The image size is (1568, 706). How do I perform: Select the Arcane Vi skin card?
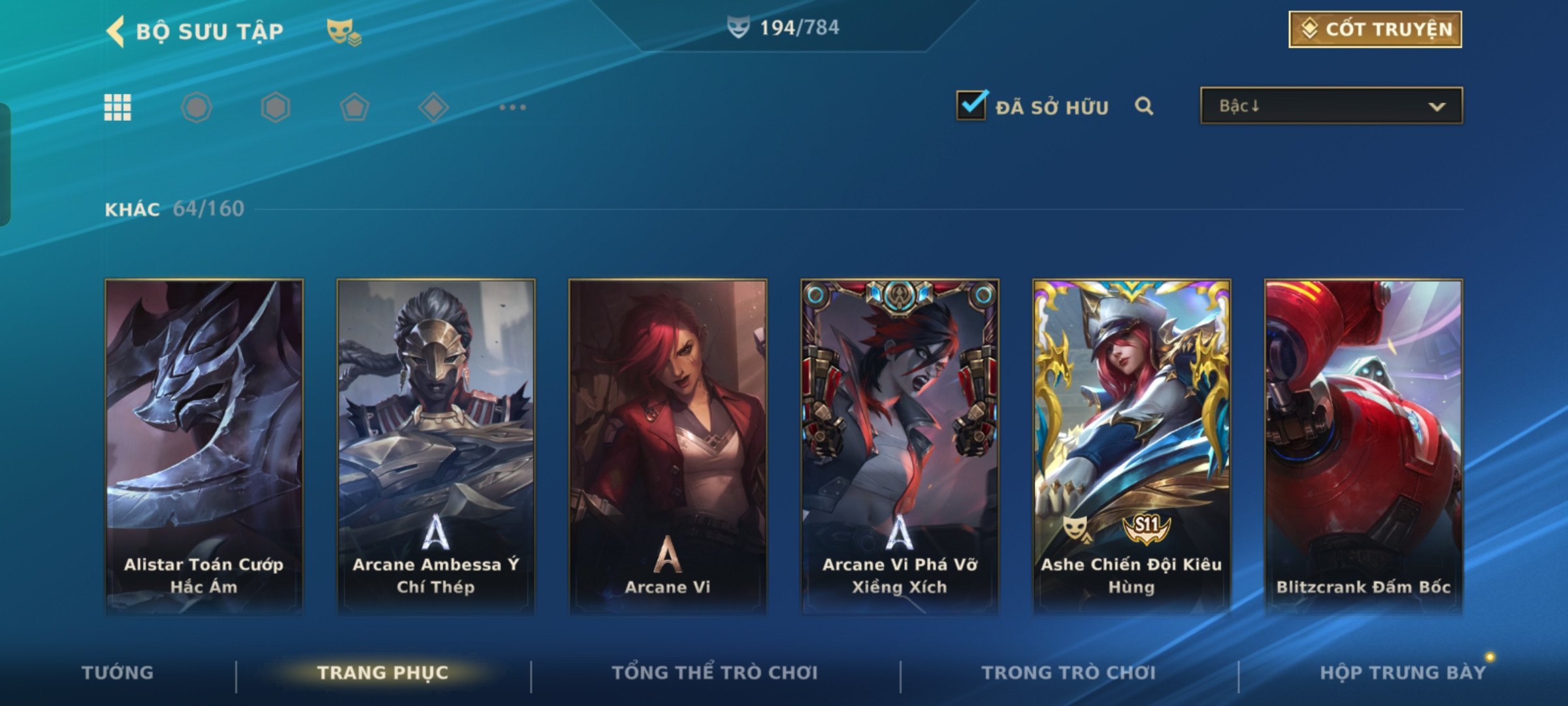pyautogui.click(x=668, y=447)
